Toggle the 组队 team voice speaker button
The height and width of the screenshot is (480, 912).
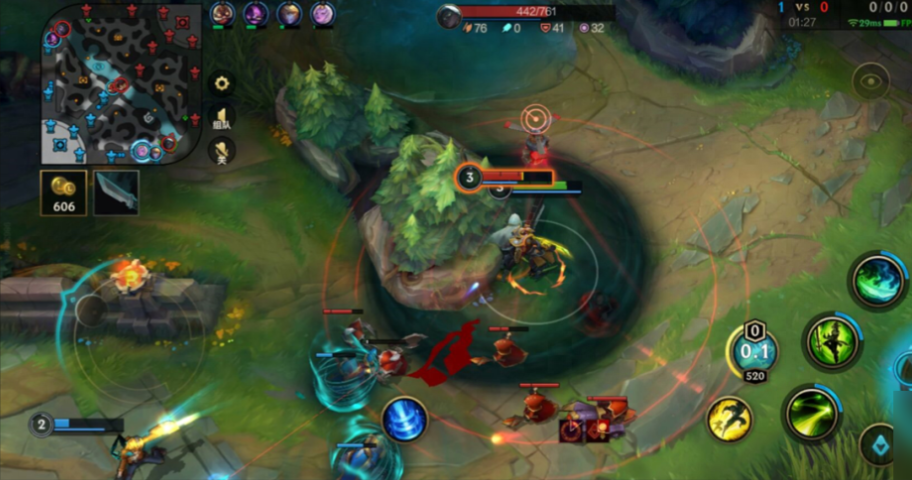pos(223,118)
